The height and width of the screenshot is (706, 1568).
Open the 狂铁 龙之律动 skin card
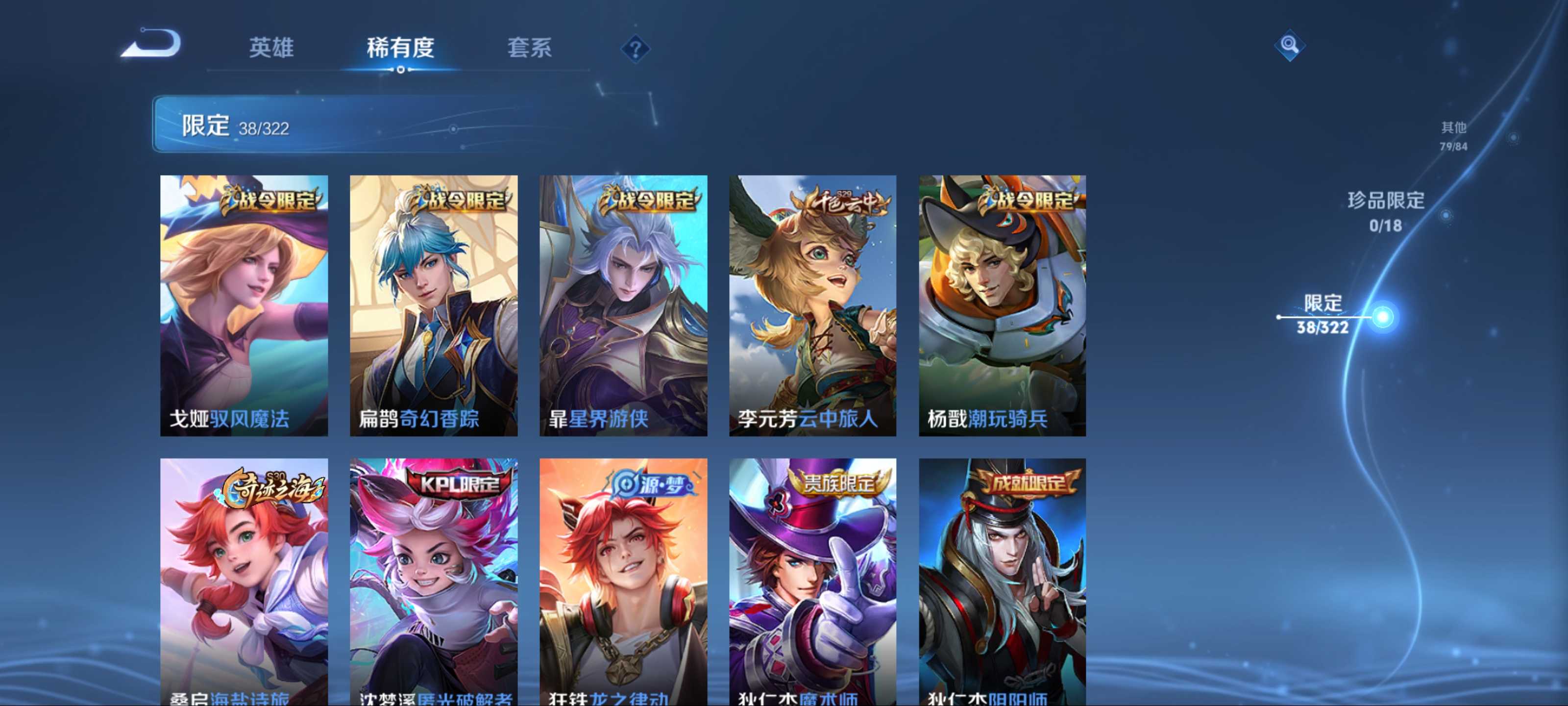coord(623,582)
